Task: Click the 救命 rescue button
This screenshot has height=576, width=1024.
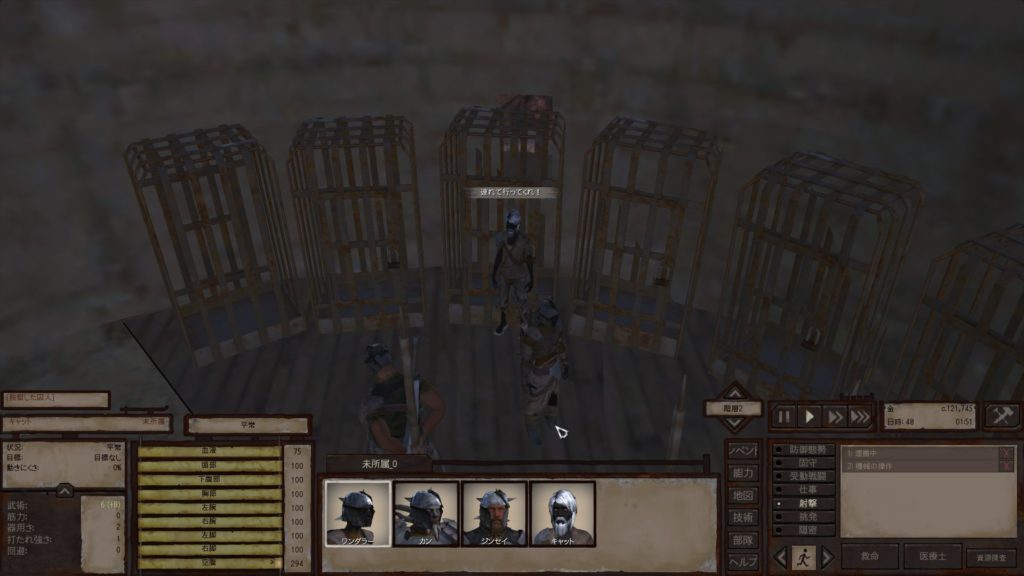Action: (870, 557)
